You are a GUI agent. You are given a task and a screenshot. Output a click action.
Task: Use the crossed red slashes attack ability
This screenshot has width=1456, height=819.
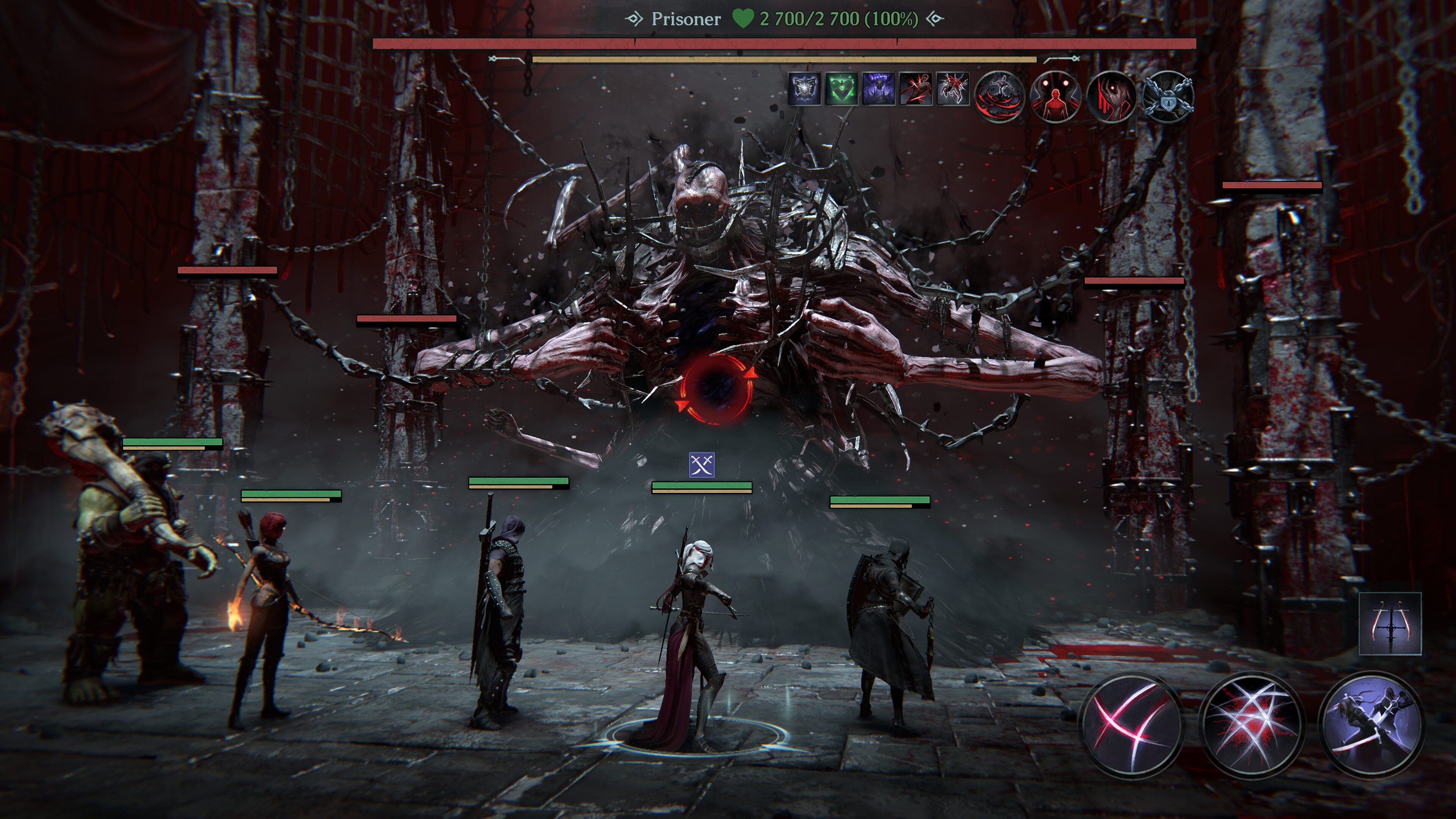(x=1131, y=725)
